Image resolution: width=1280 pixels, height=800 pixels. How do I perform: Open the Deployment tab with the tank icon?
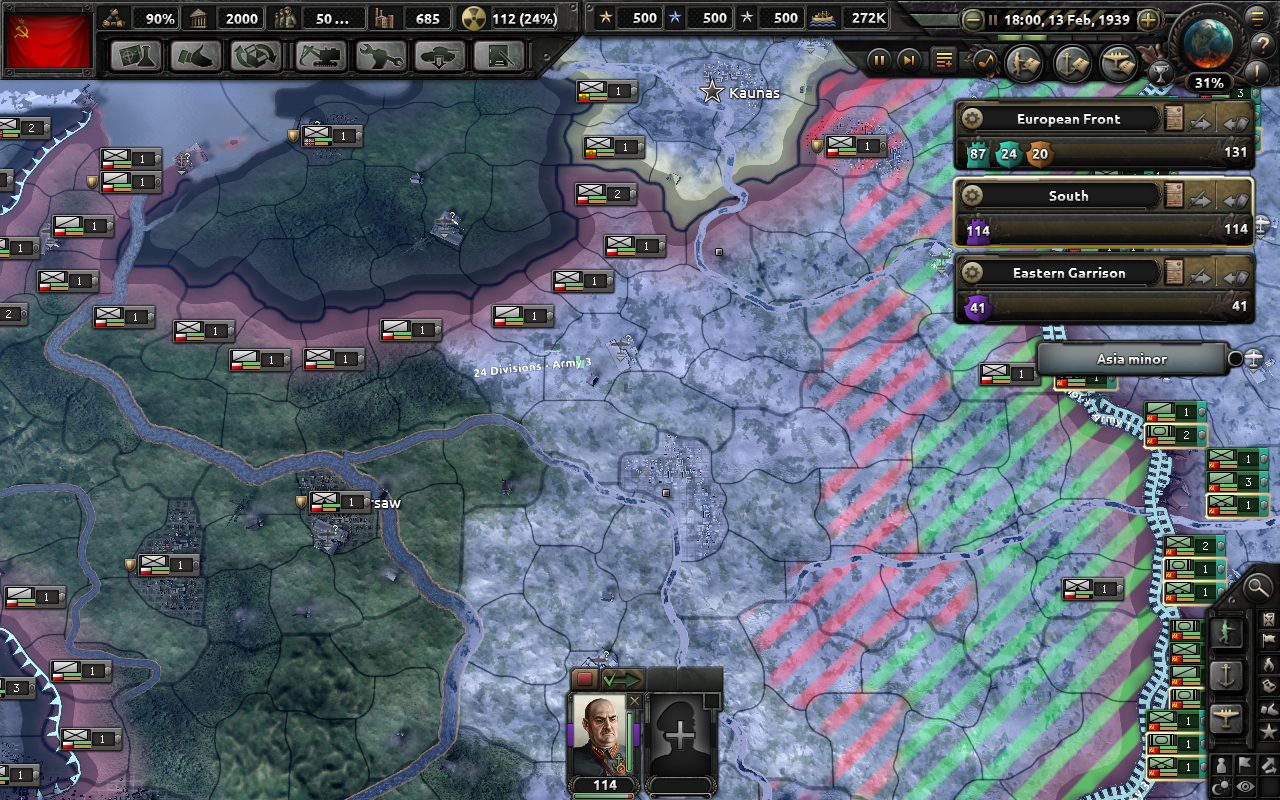tap(440, 56)
